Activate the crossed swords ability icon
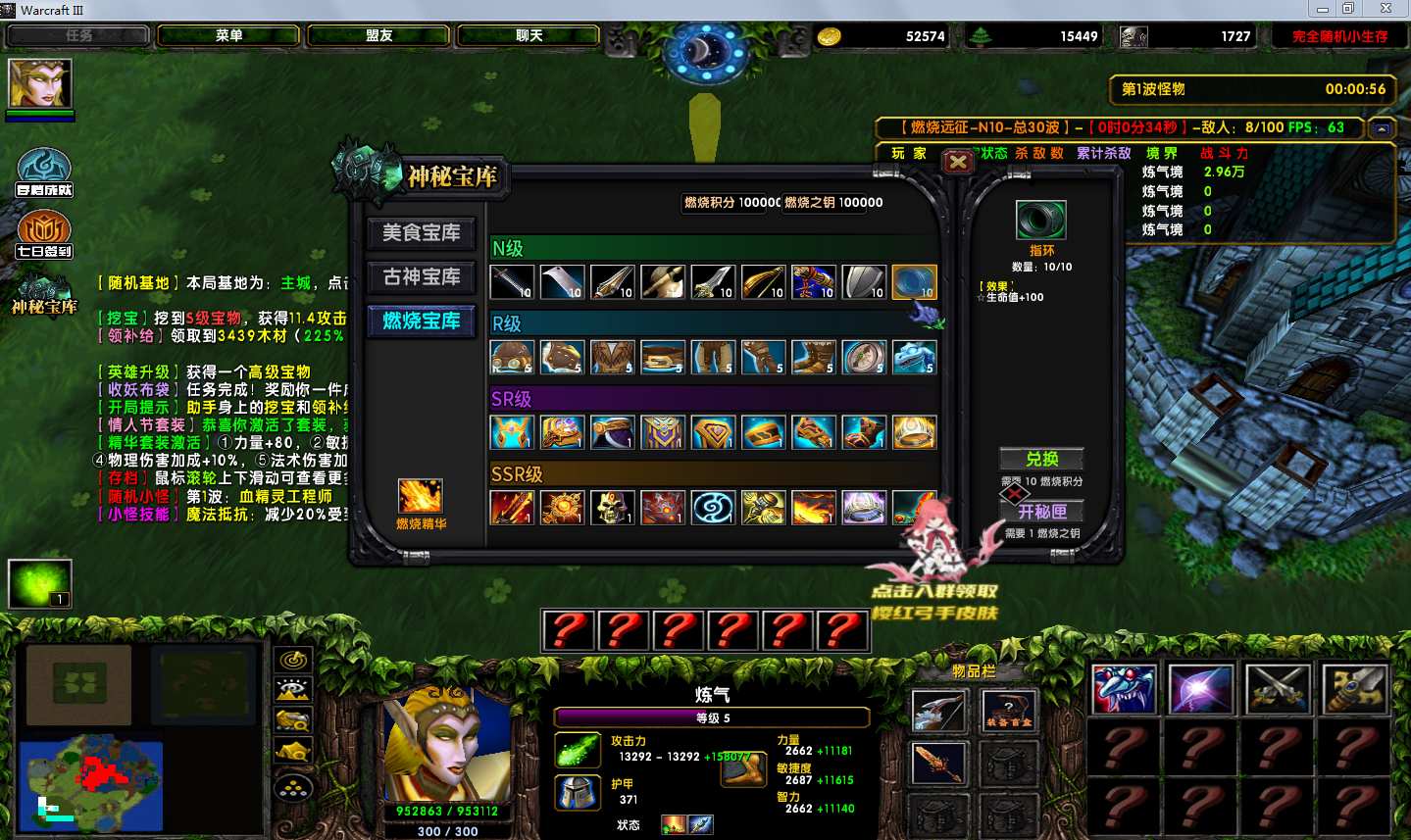Screen dimensions: 1411x840 [x=1277, y=688]
